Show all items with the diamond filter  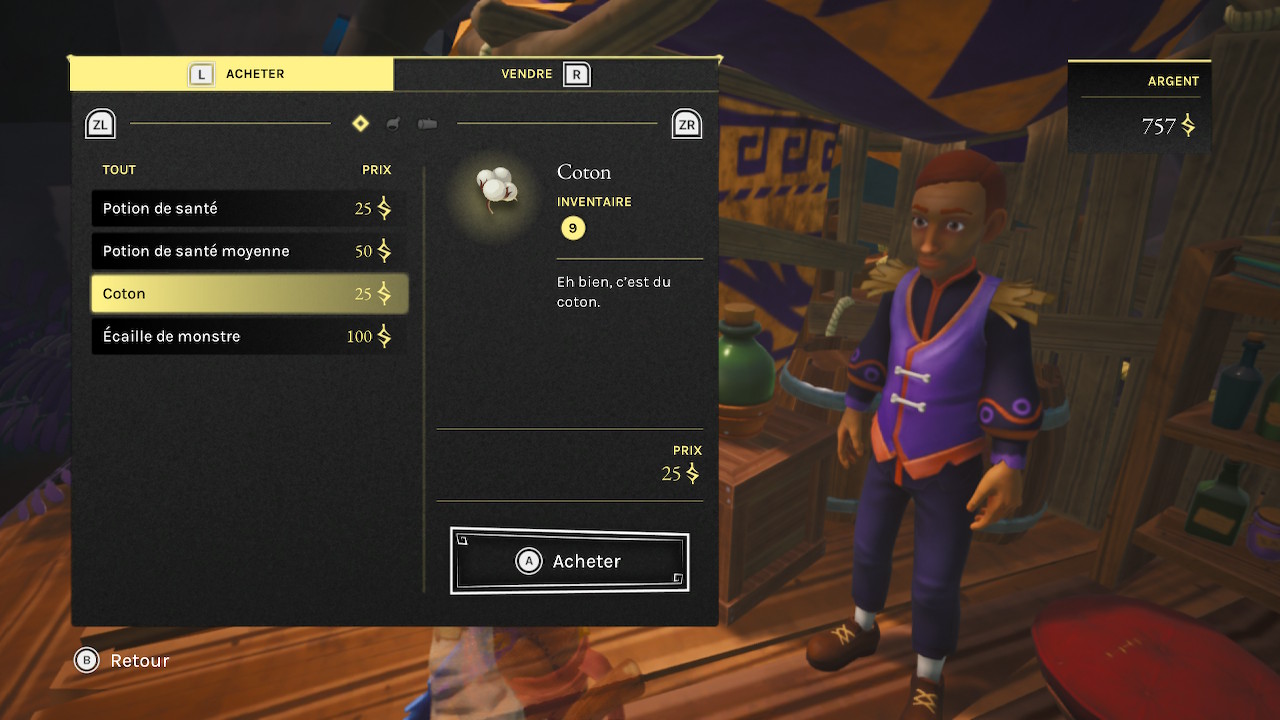tap(361, 124)
